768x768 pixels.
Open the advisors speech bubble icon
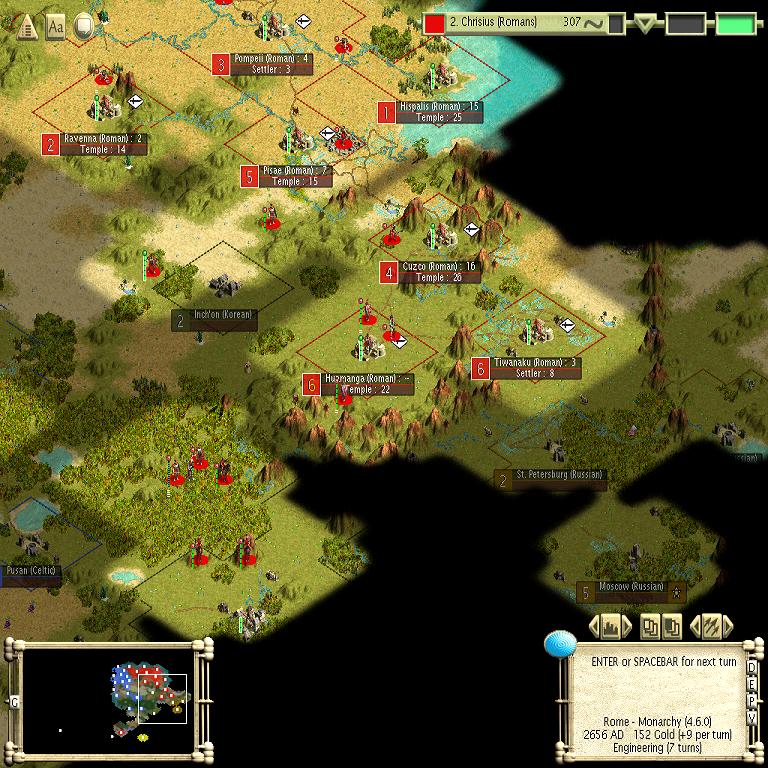[84, 26]
